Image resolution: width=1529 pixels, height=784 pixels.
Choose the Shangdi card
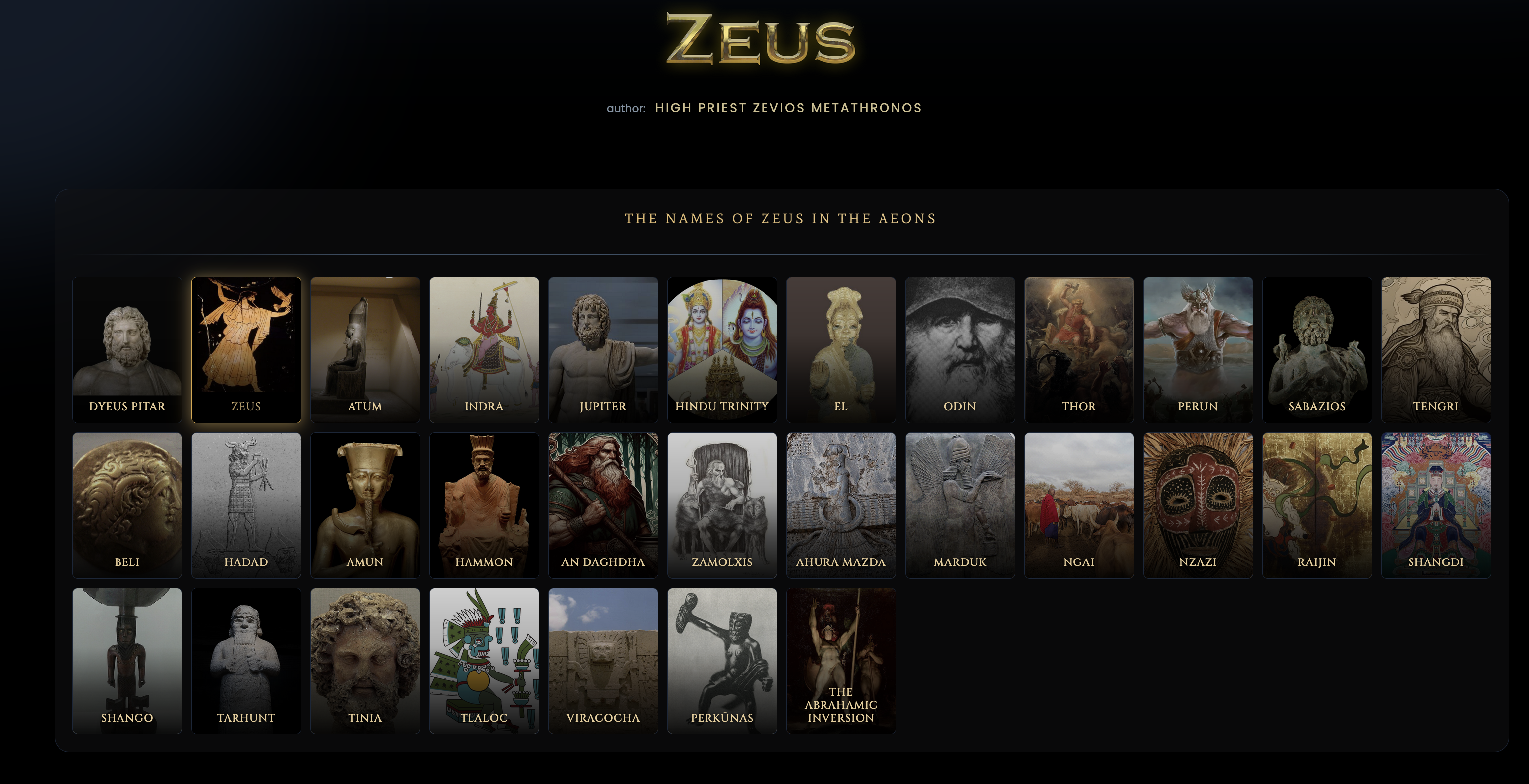coord(1435,505)
